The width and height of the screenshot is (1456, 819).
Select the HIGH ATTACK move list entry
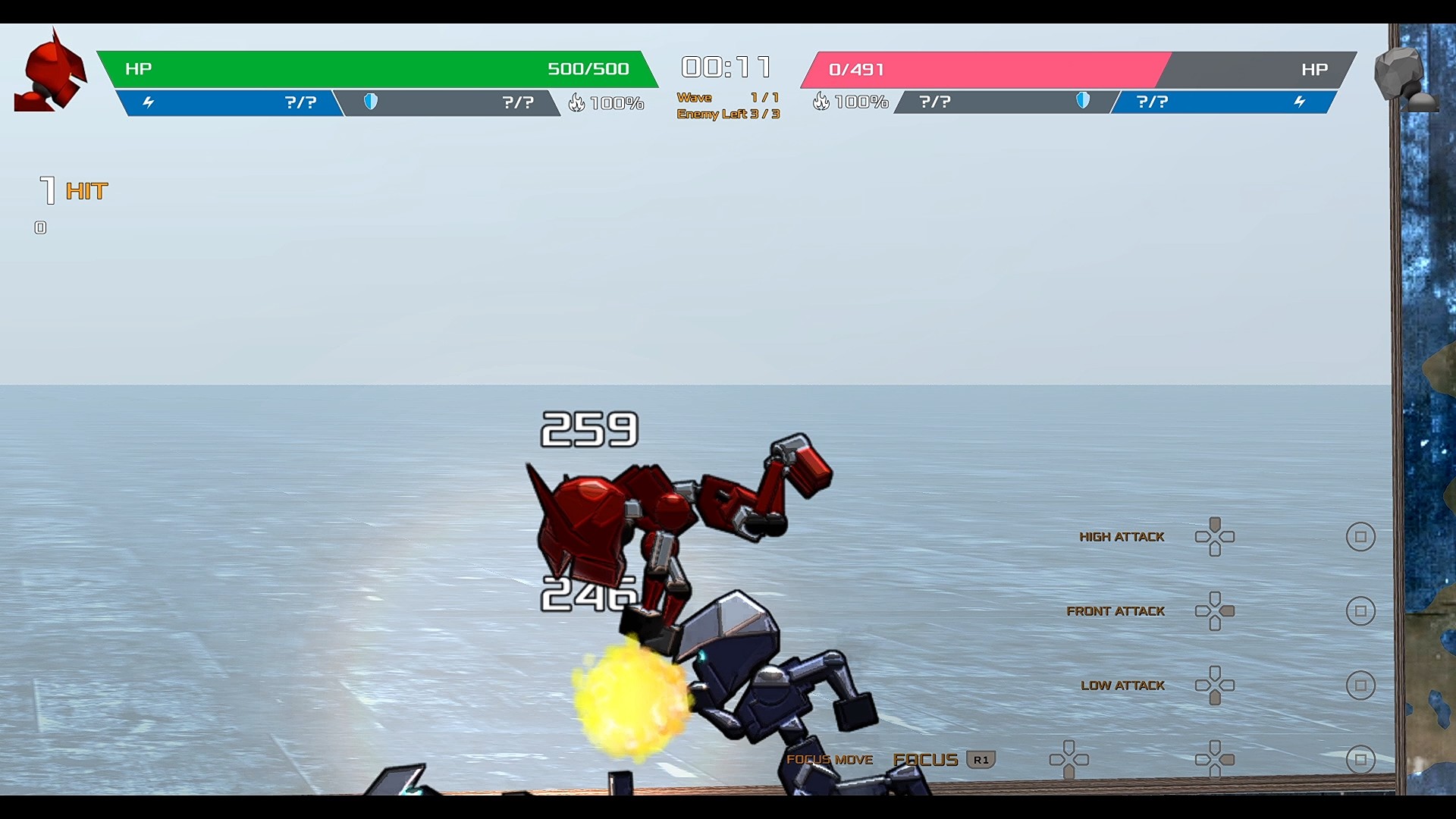pos(1122,536)
